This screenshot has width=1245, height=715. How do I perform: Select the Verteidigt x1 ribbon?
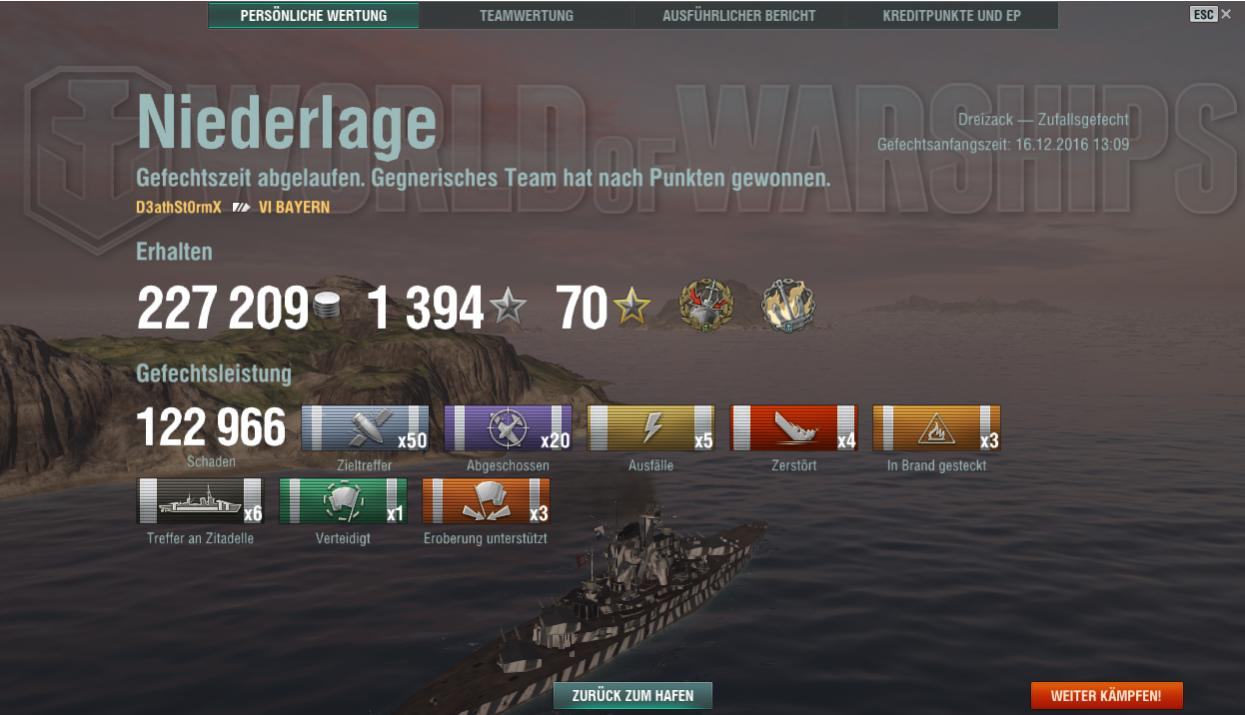343,501
